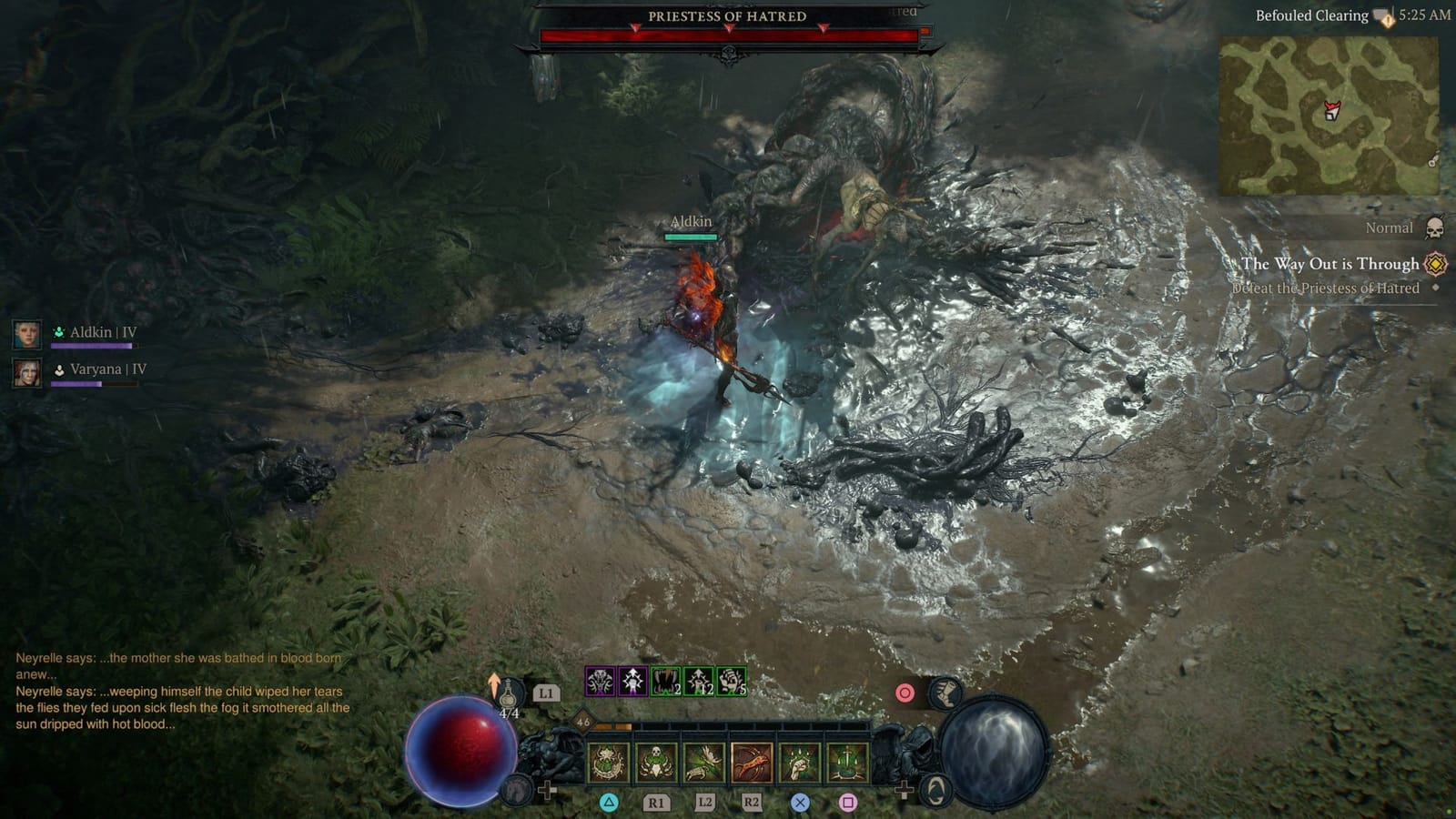Viewport: 1456px width, 819px height.
Task: Use the golden-framed serpent skill bound to R2
Action: 753,763
